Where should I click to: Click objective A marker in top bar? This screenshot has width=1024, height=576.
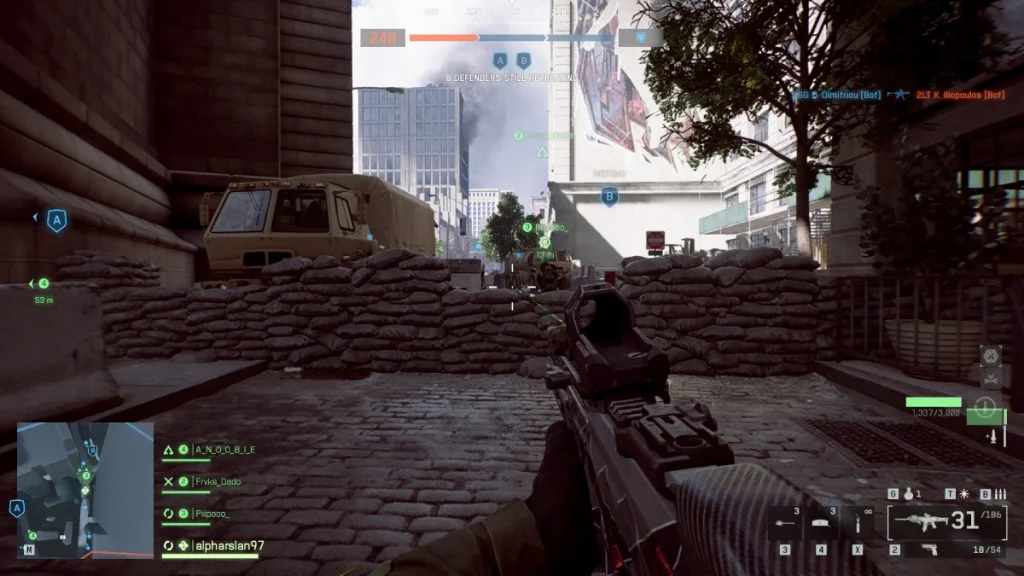pyautogui.click(x=500, y=60)
